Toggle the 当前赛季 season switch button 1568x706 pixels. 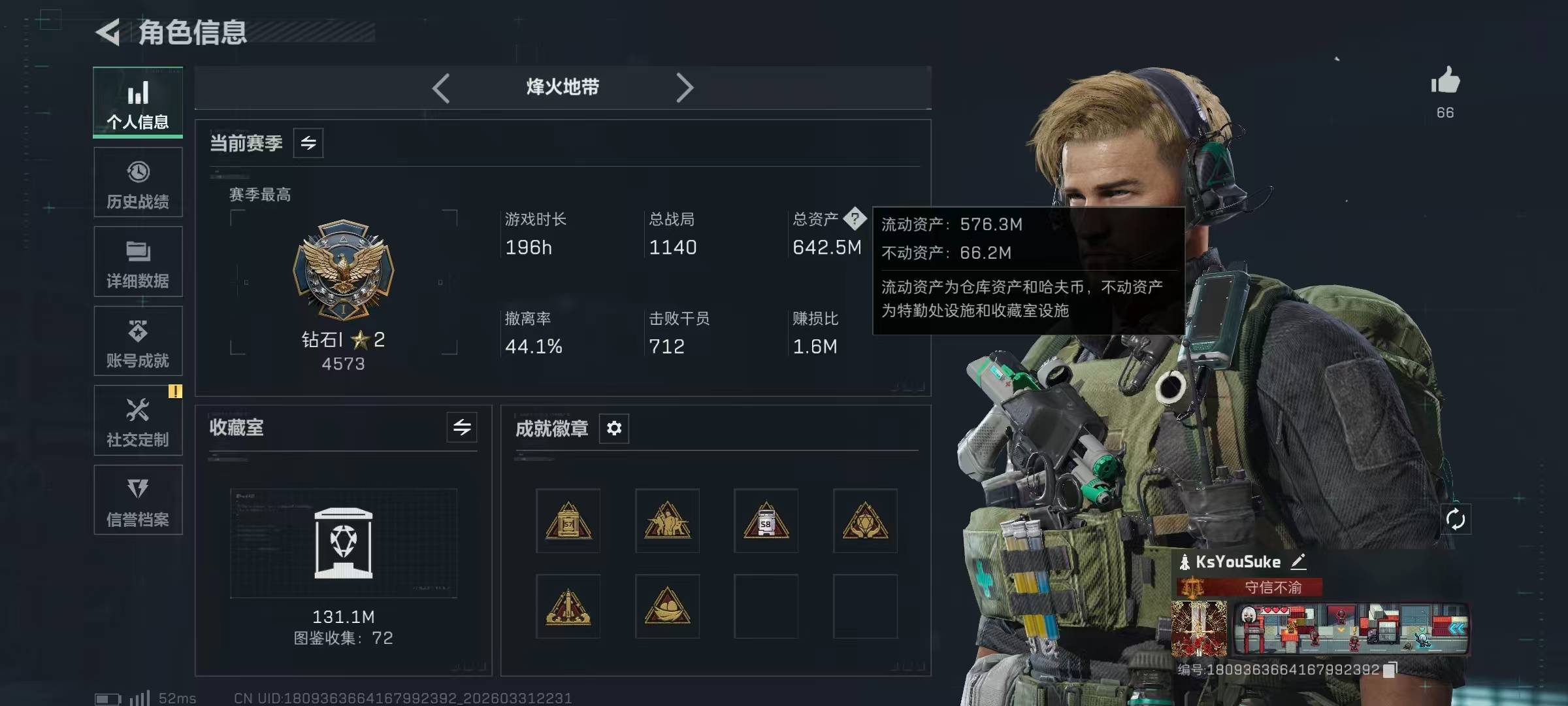308,143
